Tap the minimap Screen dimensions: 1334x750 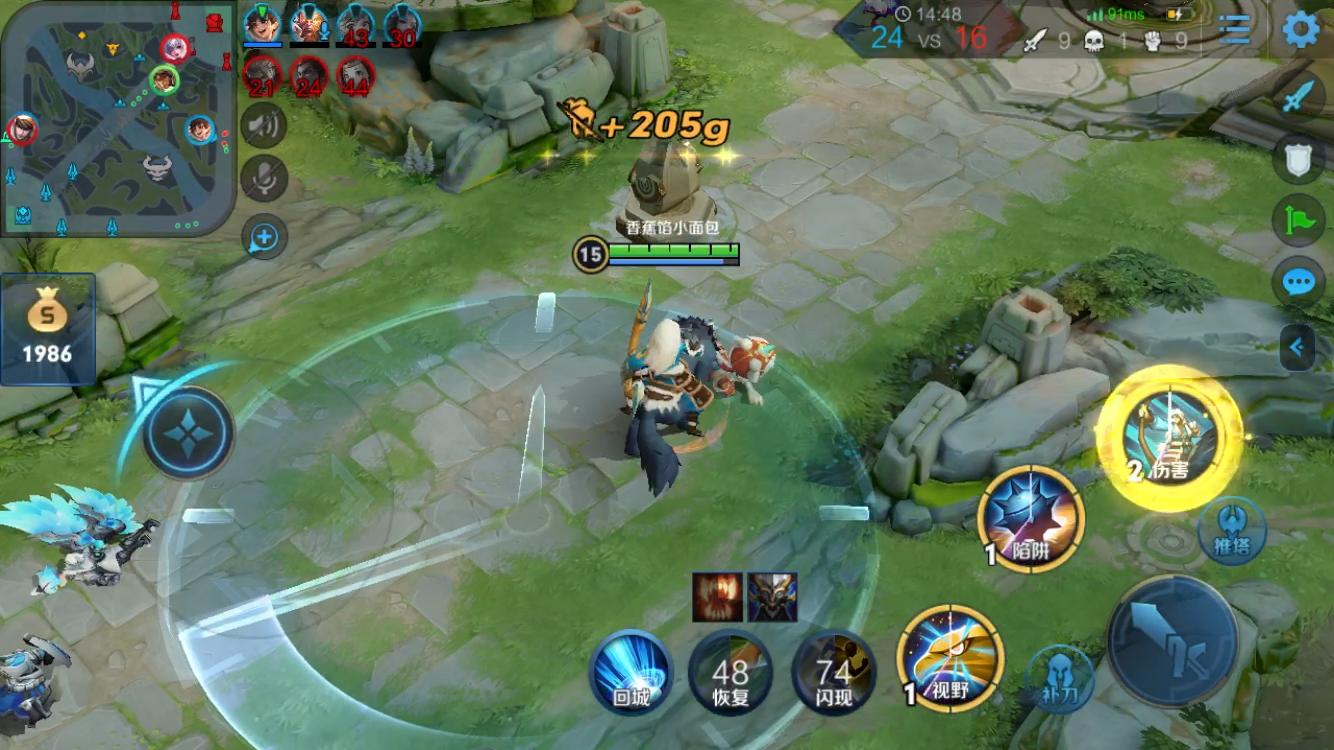pyautogui.click(x=118, y=118)
